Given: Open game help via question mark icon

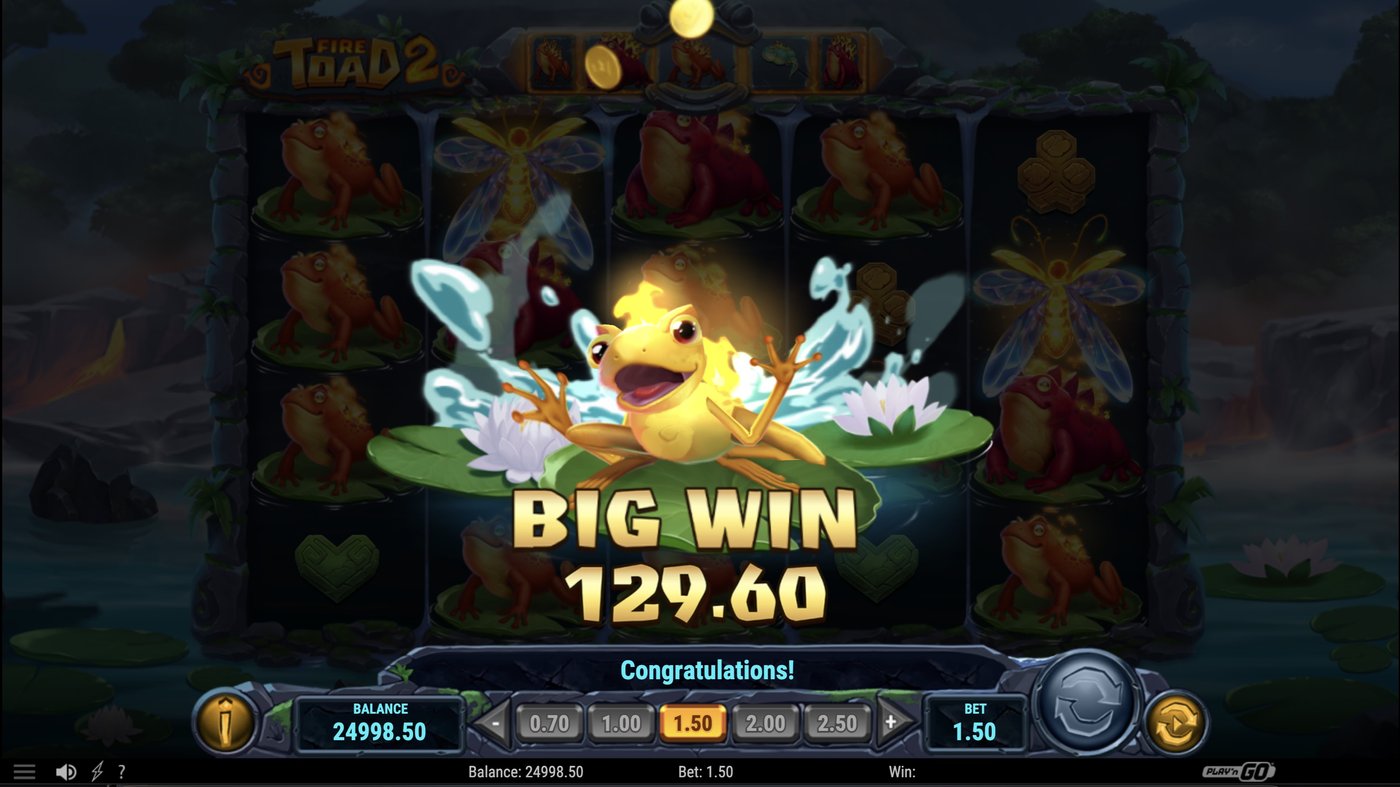Looking at the screenshot, I should click(x=122, y=771).
